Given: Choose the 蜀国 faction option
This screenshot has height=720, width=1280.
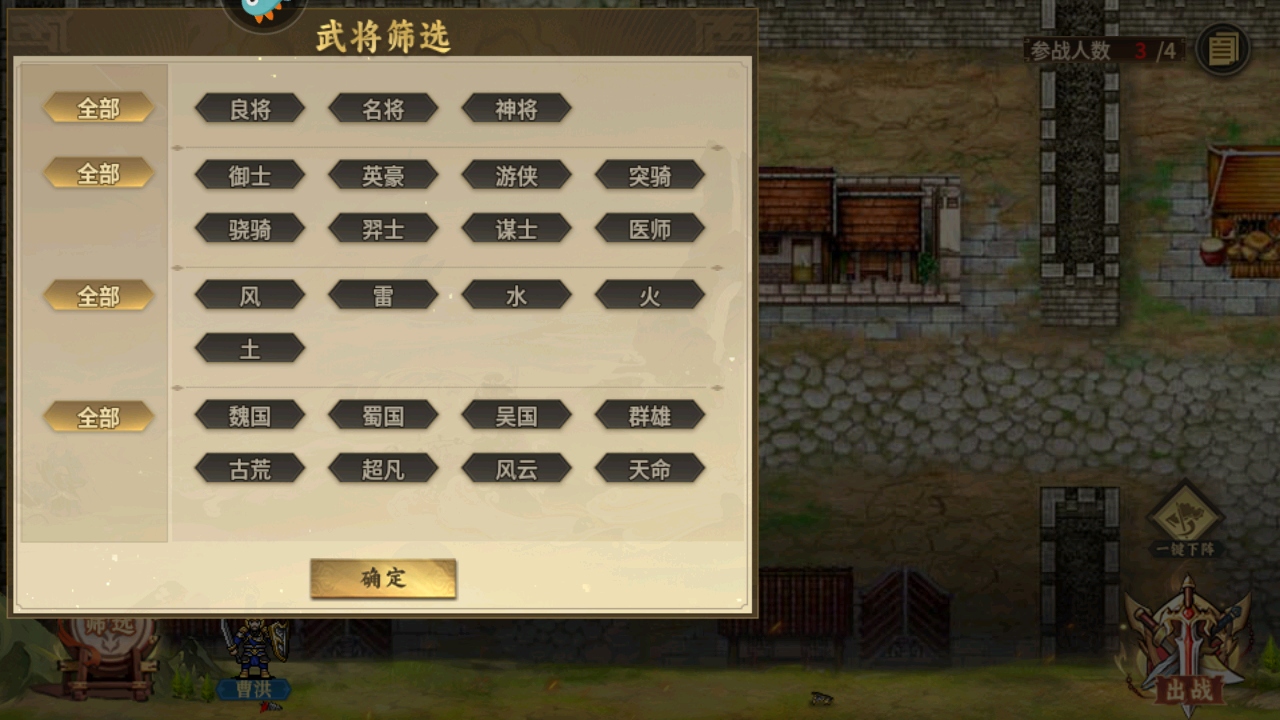Looking at the screenshot, I should coord(383,415).
